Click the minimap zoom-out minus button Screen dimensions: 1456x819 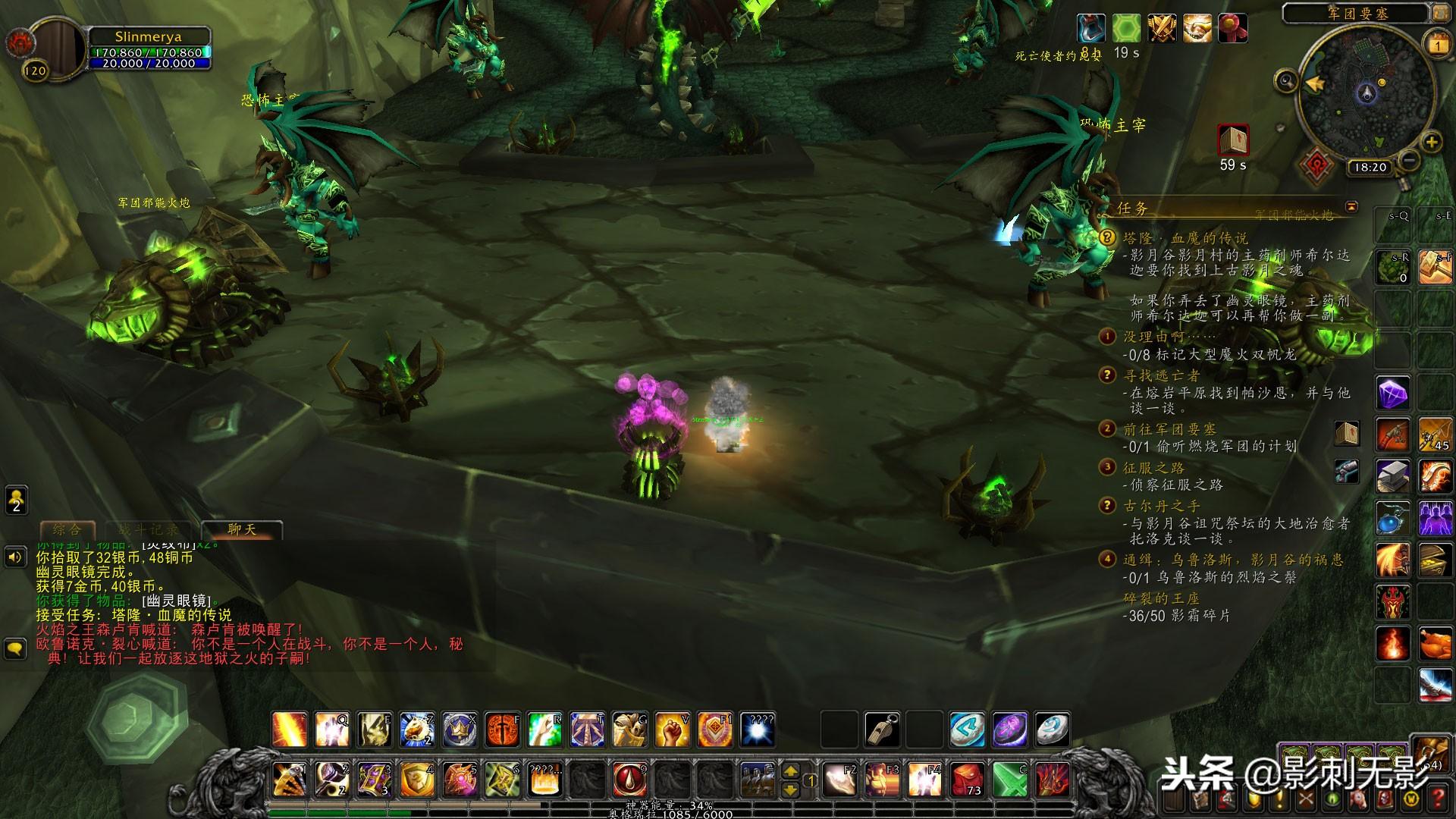point(1409,160)
